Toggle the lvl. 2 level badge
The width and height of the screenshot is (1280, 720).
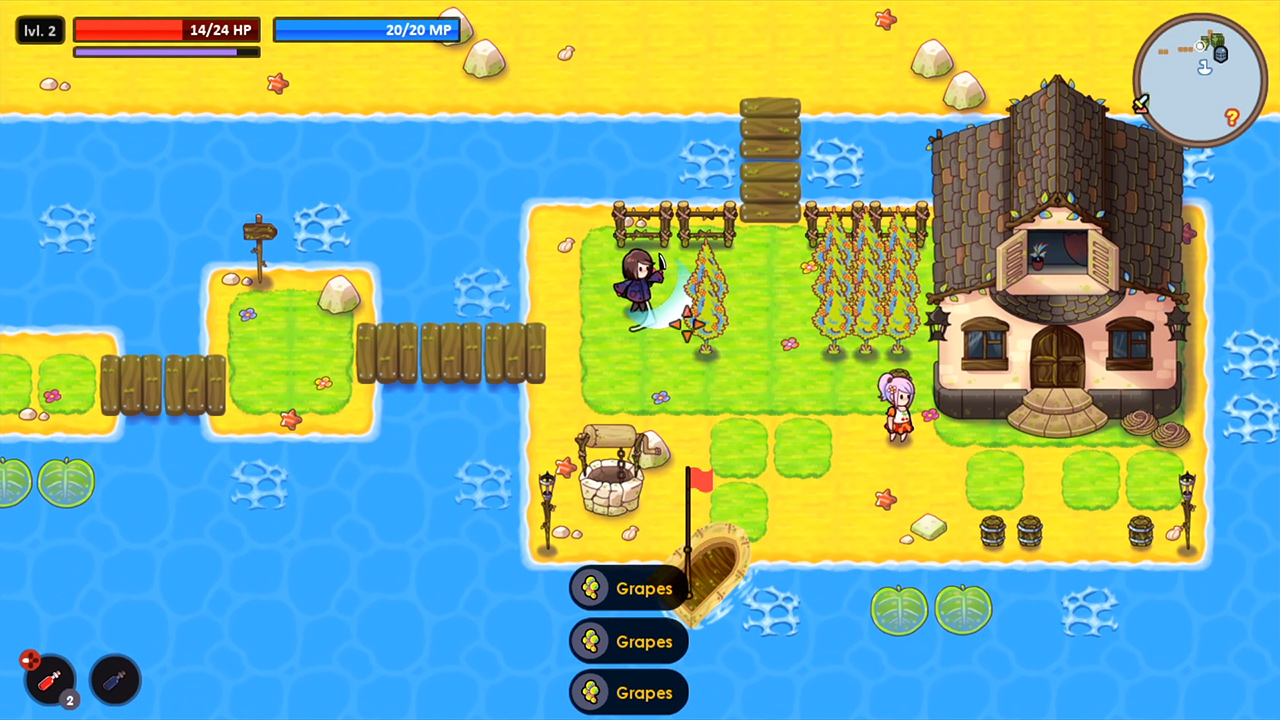pyautogui.click(x=39, y=30)
